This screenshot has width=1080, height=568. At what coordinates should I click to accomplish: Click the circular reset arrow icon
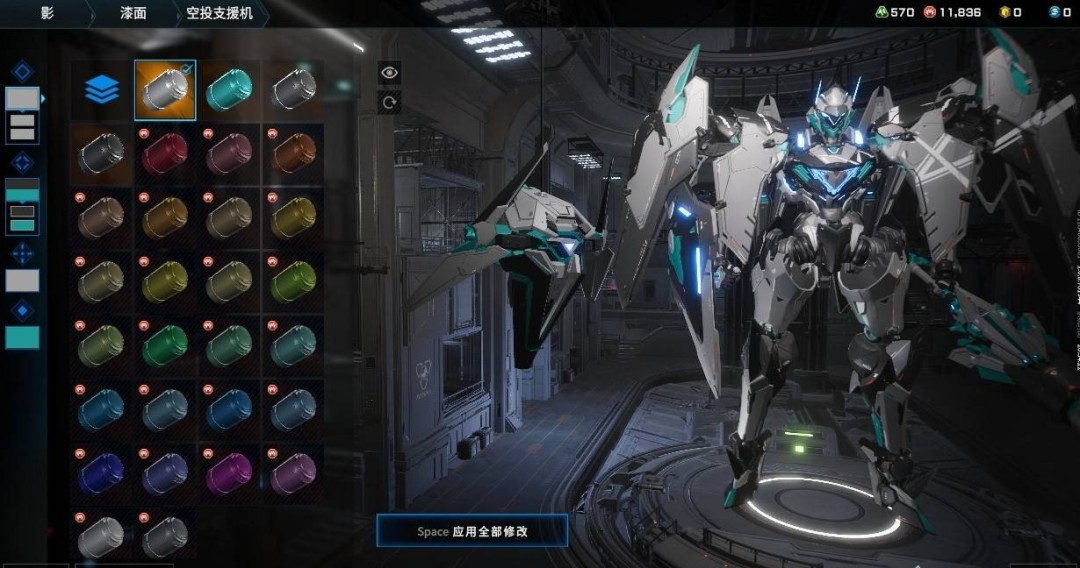389,101
